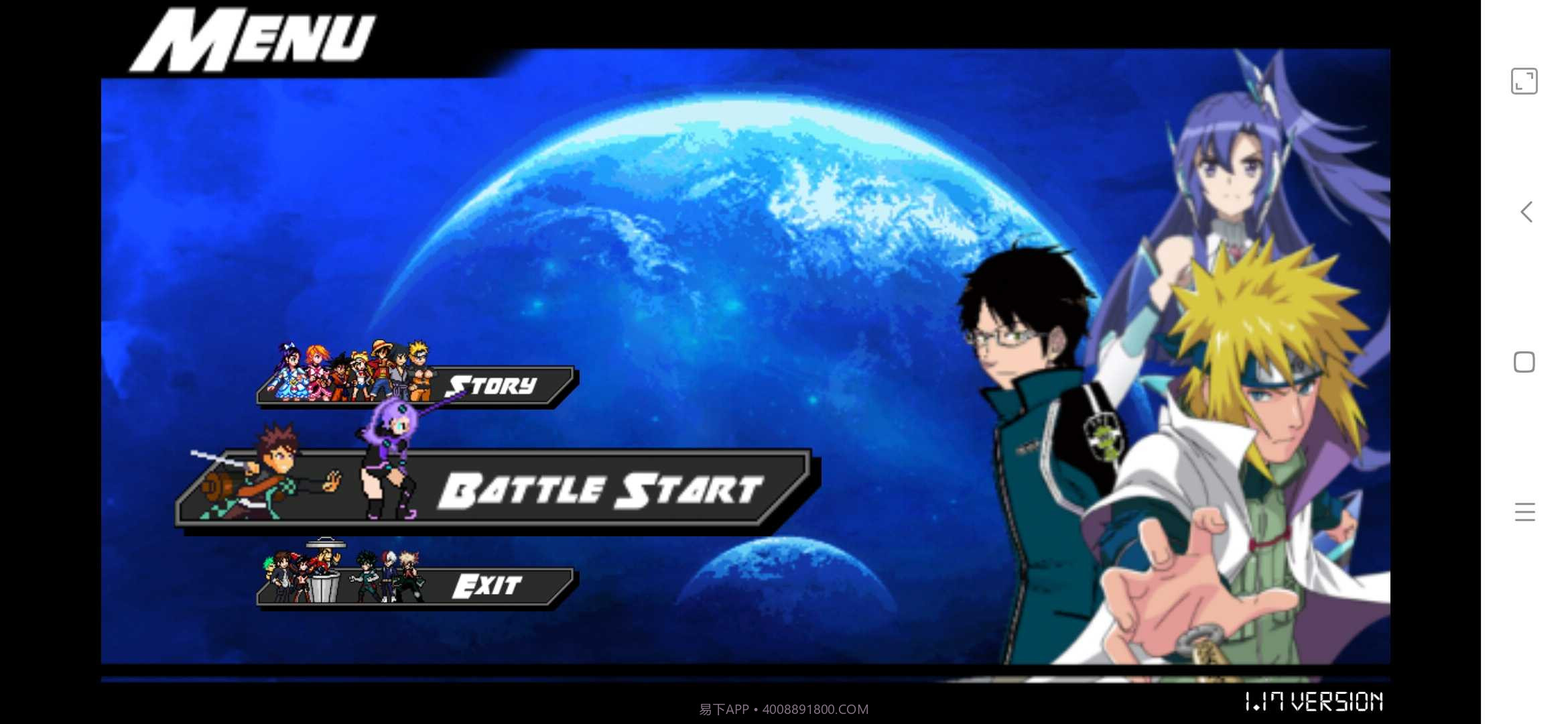Go back with the arrow icon
This screenshot has height=724, width=1568.
click(x=1526, y=212)
